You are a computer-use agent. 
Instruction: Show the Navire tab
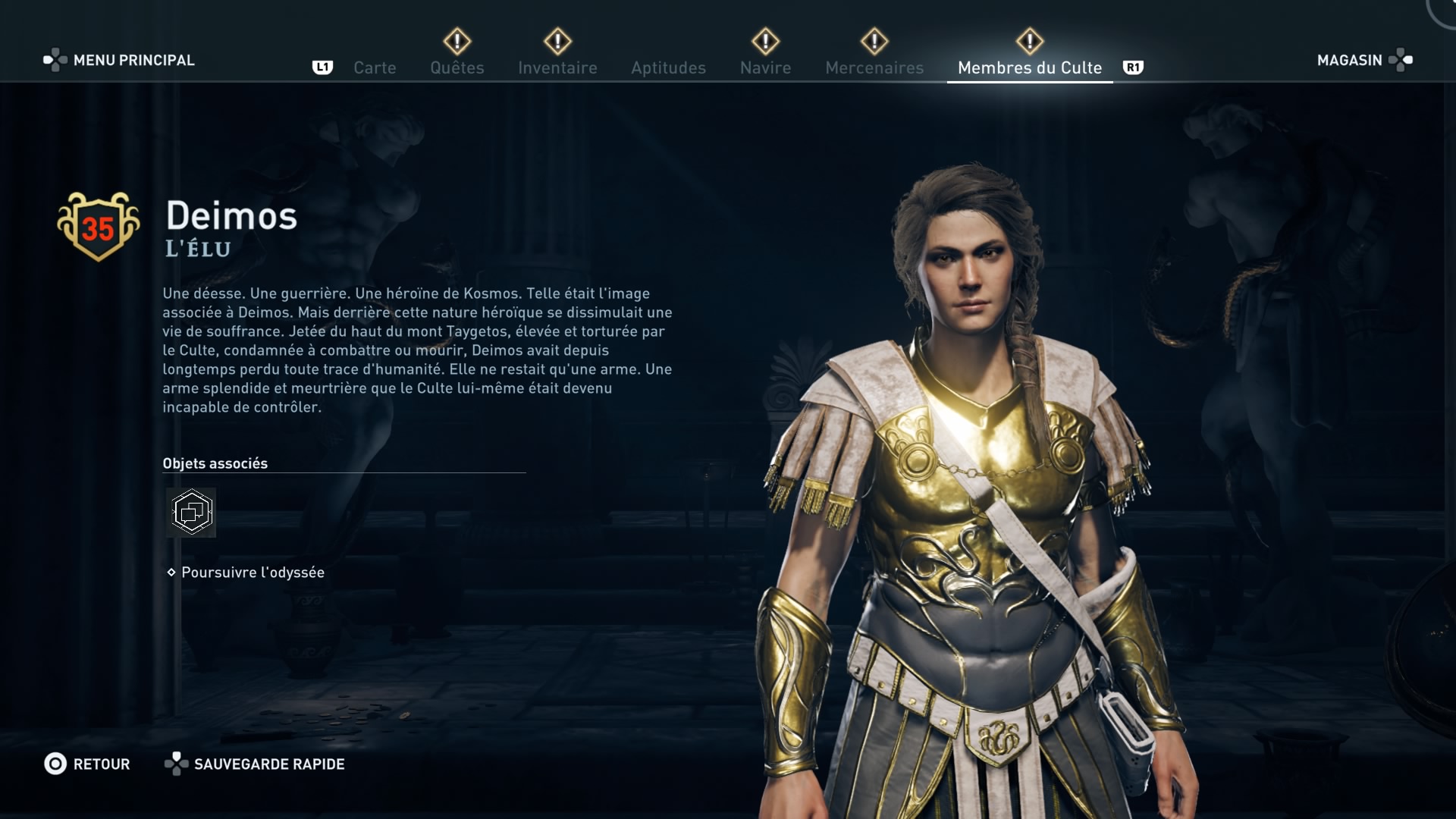765,67
